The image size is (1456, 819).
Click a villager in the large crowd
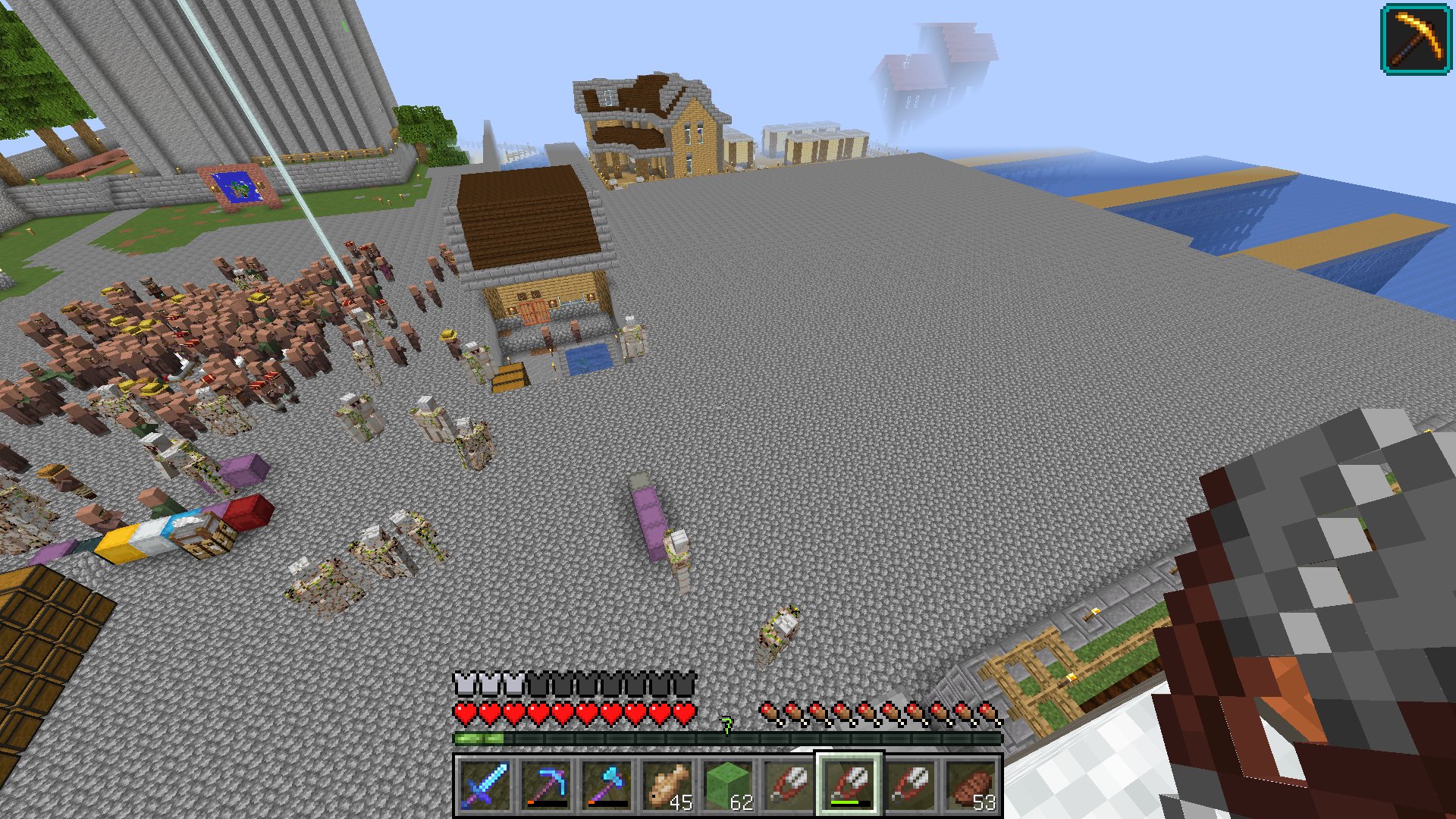190,326
